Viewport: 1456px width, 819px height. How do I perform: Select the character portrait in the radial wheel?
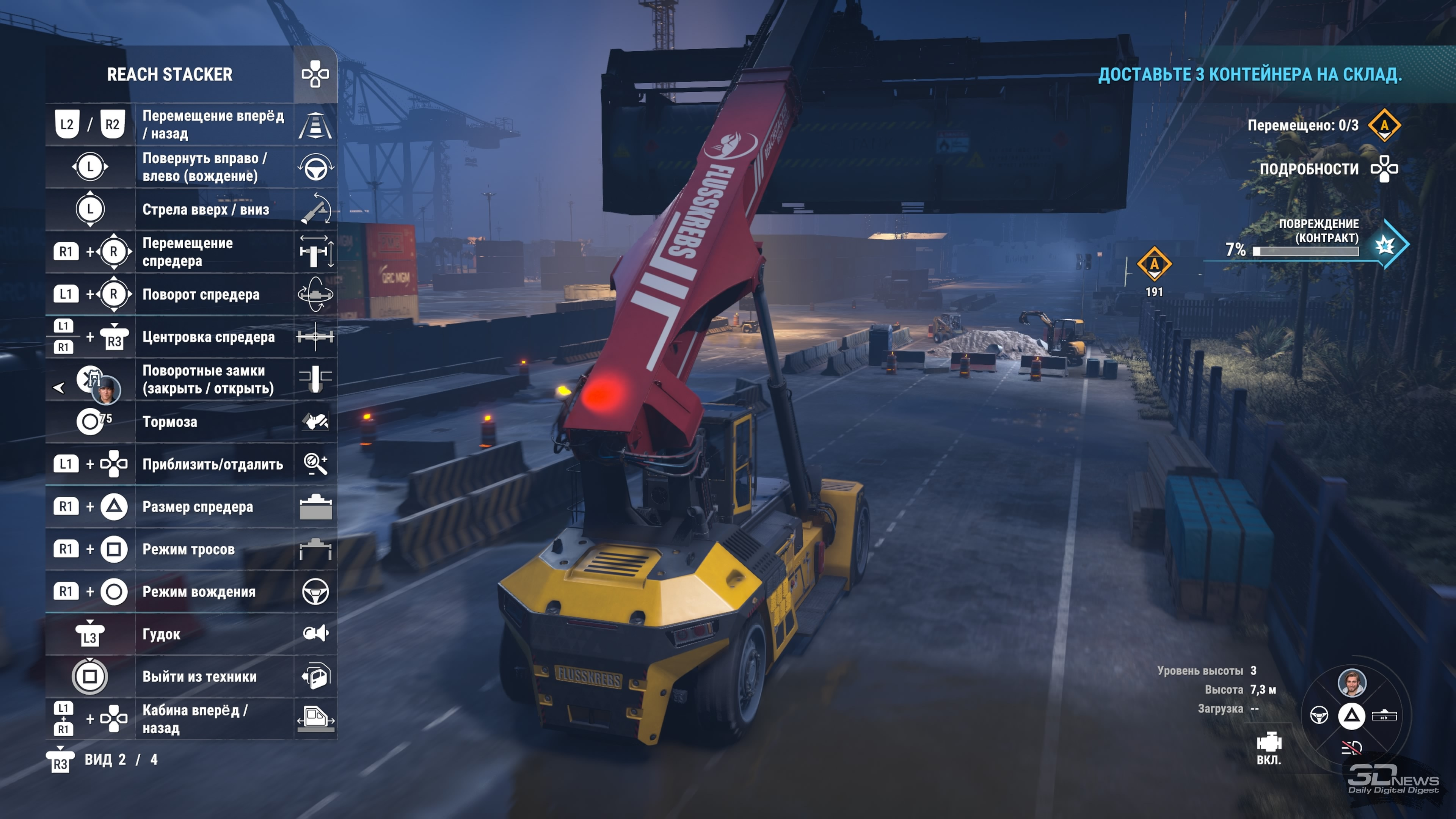pyautogui.click(x=1351, y=683)
